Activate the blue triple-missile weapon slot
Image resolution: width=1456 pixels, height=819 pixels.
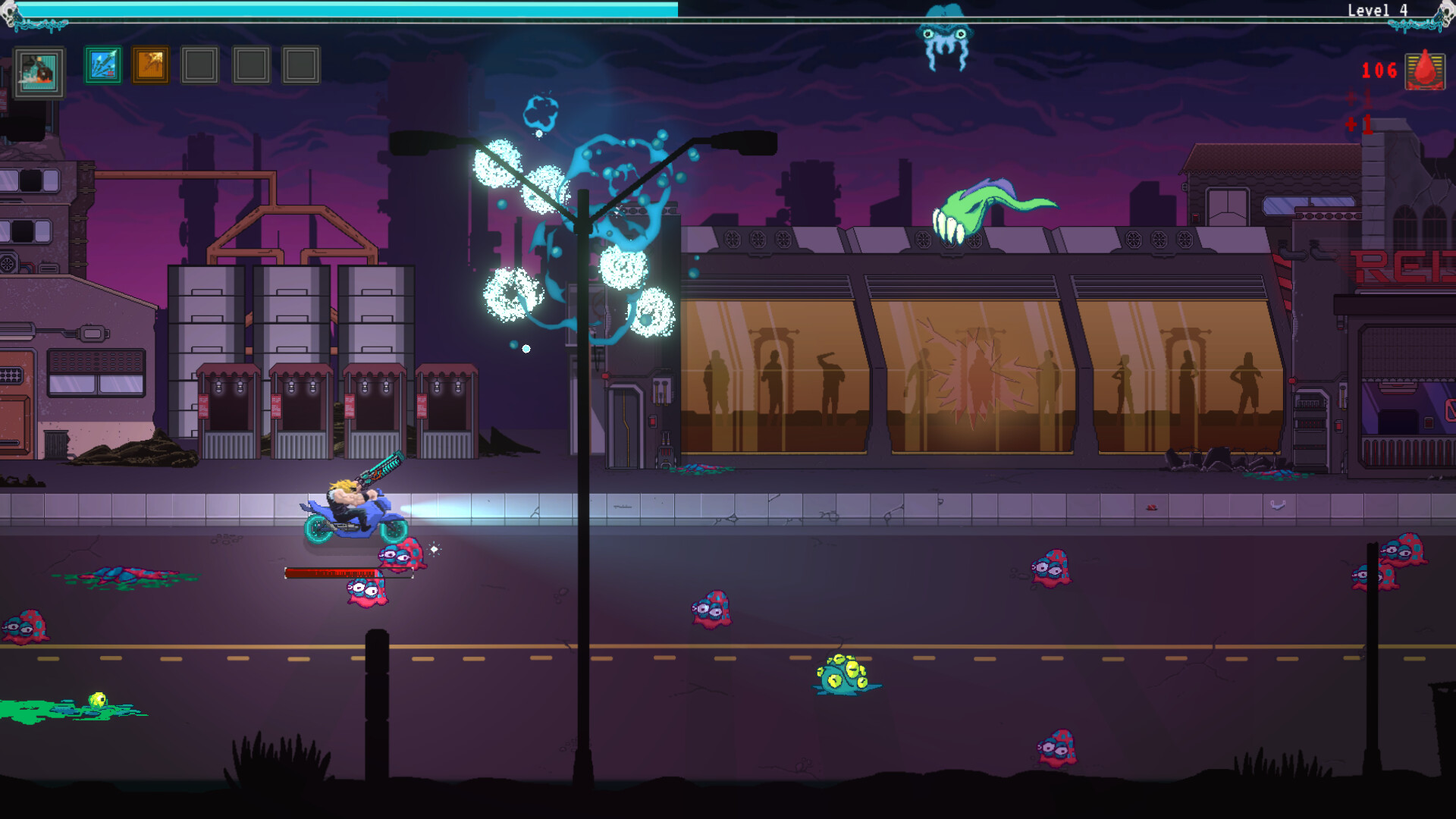pyautogui.click(x=102, y=65)
